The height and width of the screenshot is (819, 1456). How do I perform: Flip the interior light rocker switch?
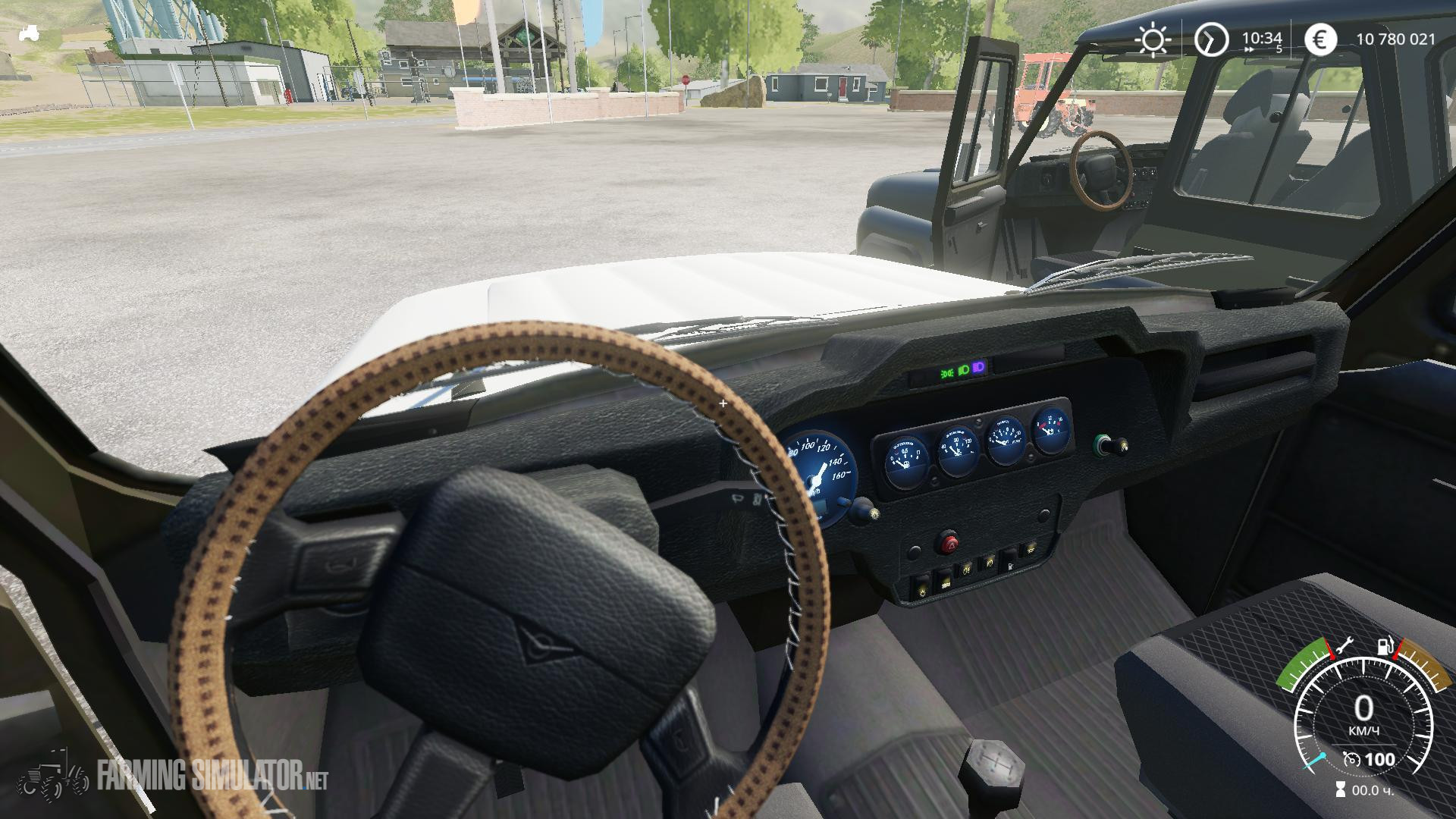922,593
